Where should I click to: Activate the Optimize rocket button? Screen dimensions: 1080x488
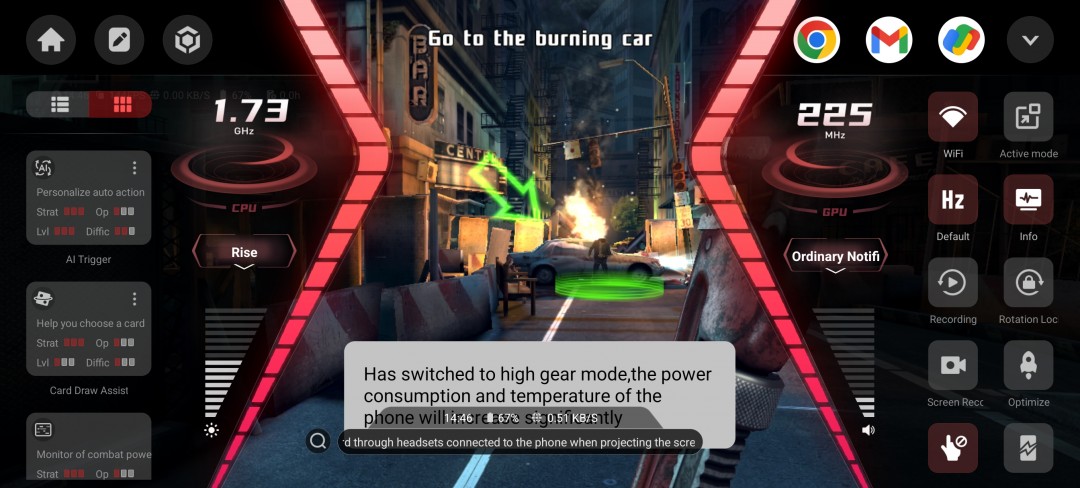pyautogui.click(x=1028, y=366)
